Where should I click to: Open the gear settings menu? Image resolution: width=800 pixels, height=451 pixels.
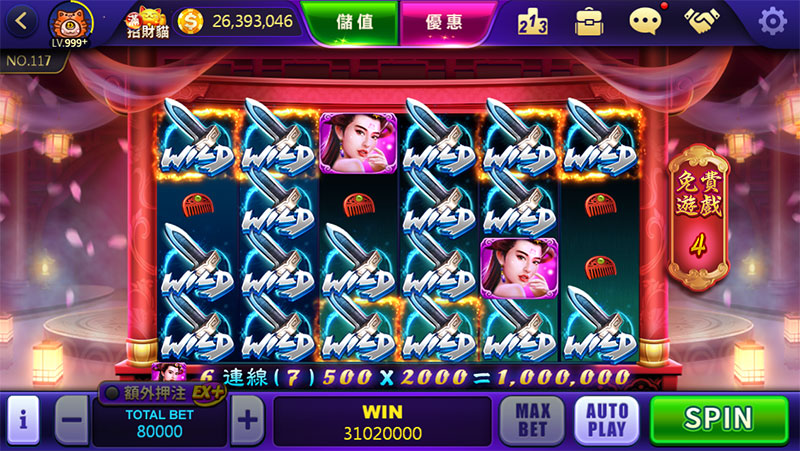[772, 20]
